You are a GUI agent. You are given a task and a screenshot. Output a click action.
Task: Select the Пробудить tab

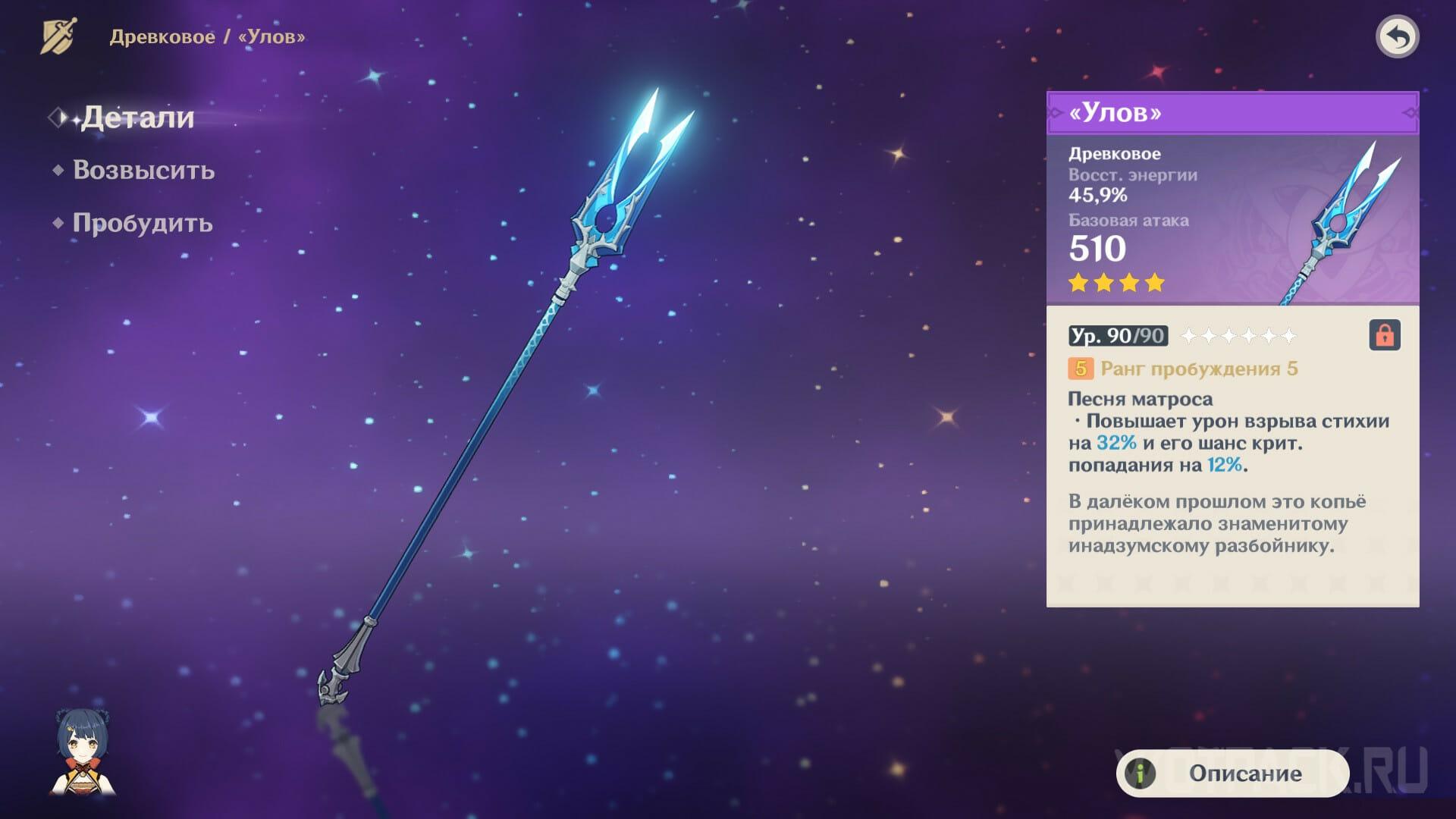click(x=142, y=224)
